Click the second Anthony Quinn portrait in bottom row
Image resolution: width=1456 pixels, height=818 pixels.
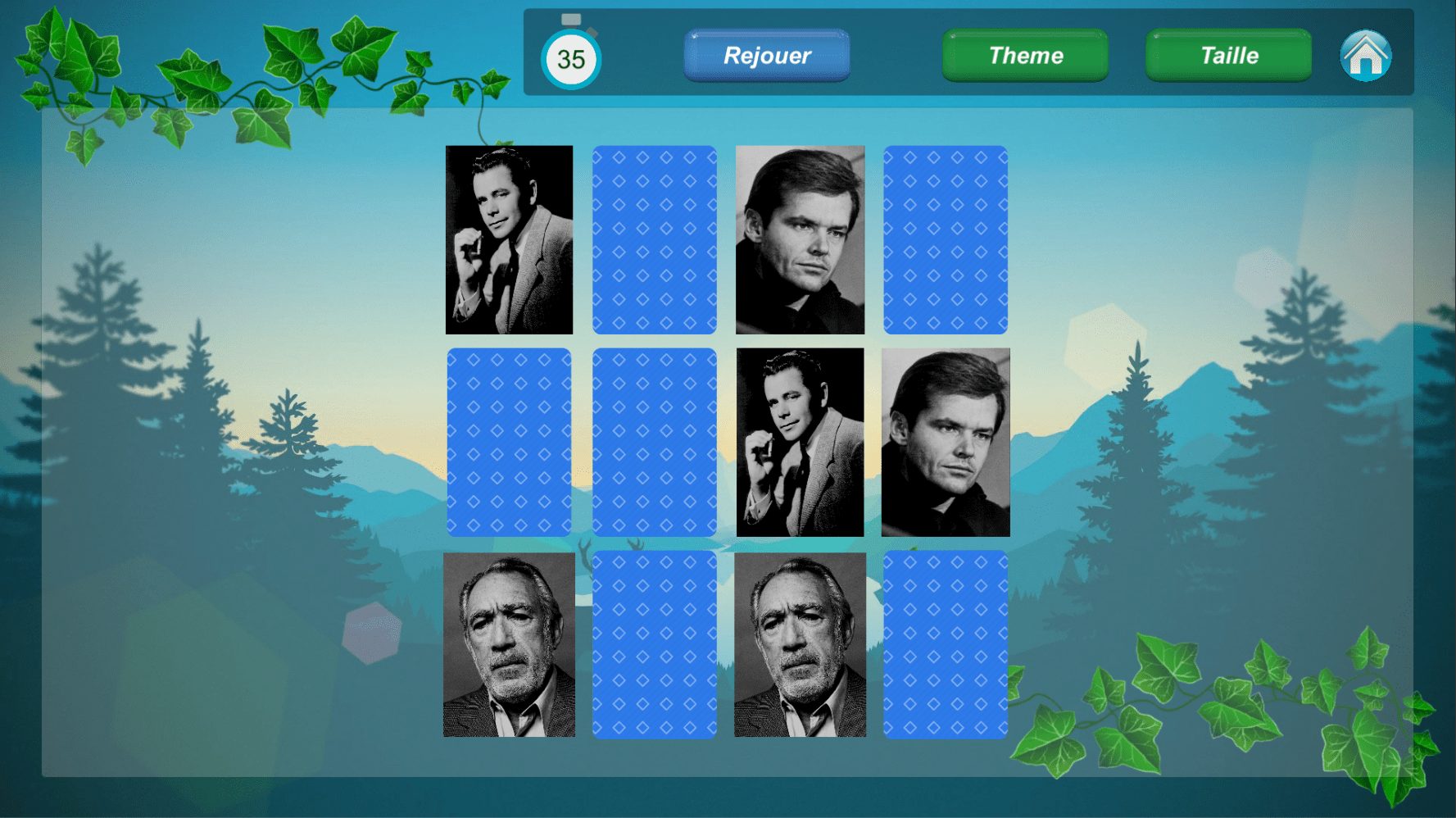tap(800, 646)
